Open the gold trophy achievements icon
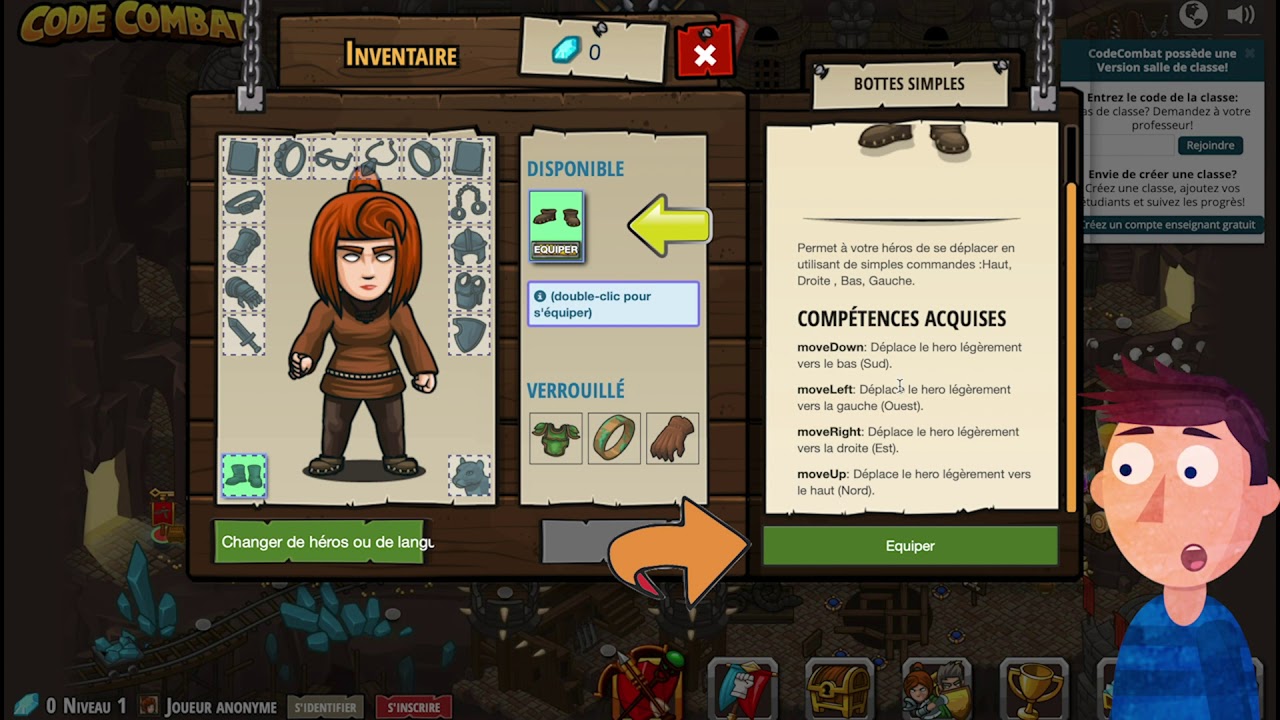Screen dimensions: 1280x720 point(1033,688)
